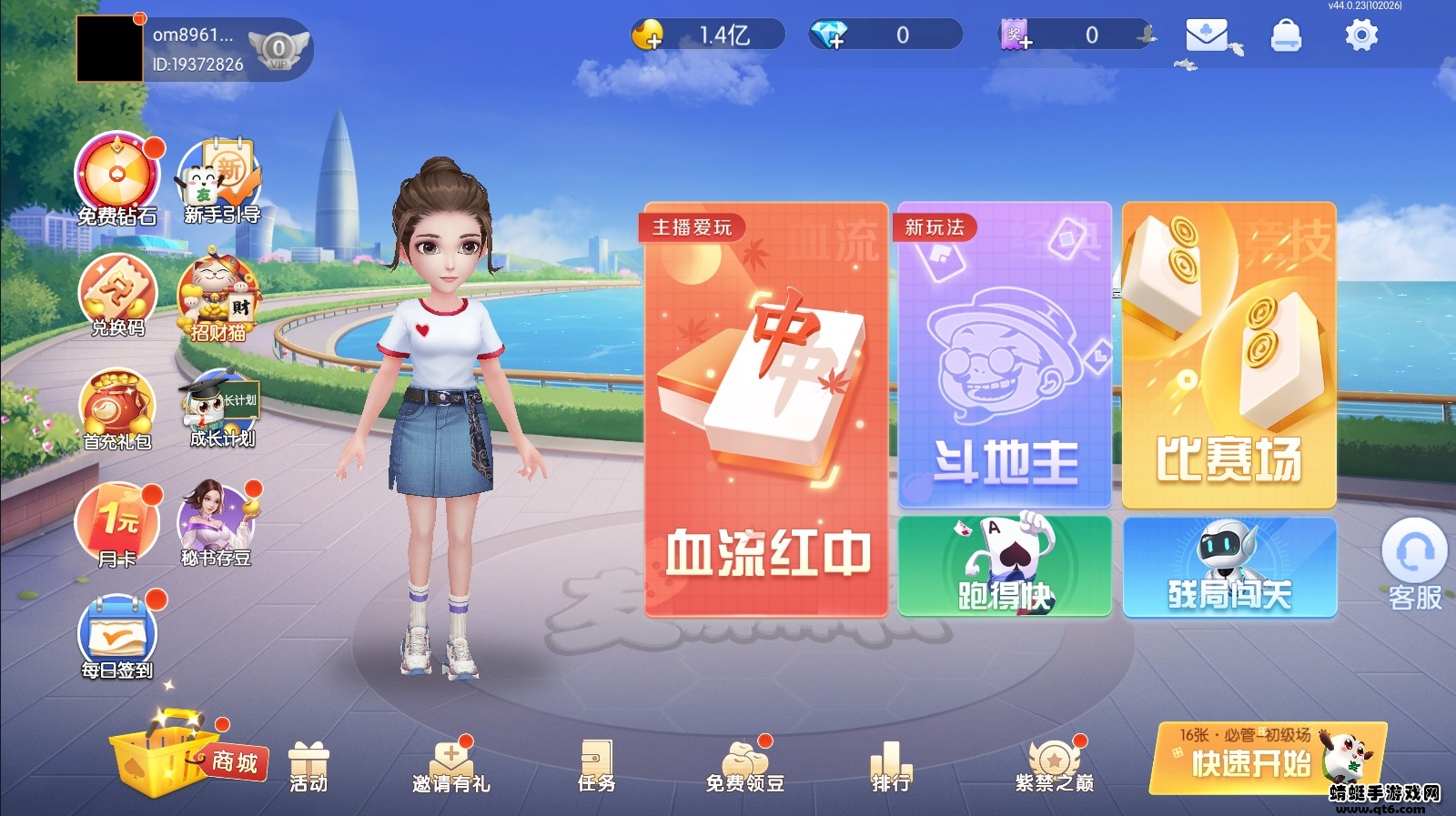This screenshot has height=816, width=1456.
Task: Open the 招财猫 fortune cat event
Action: tap(218, 291)
